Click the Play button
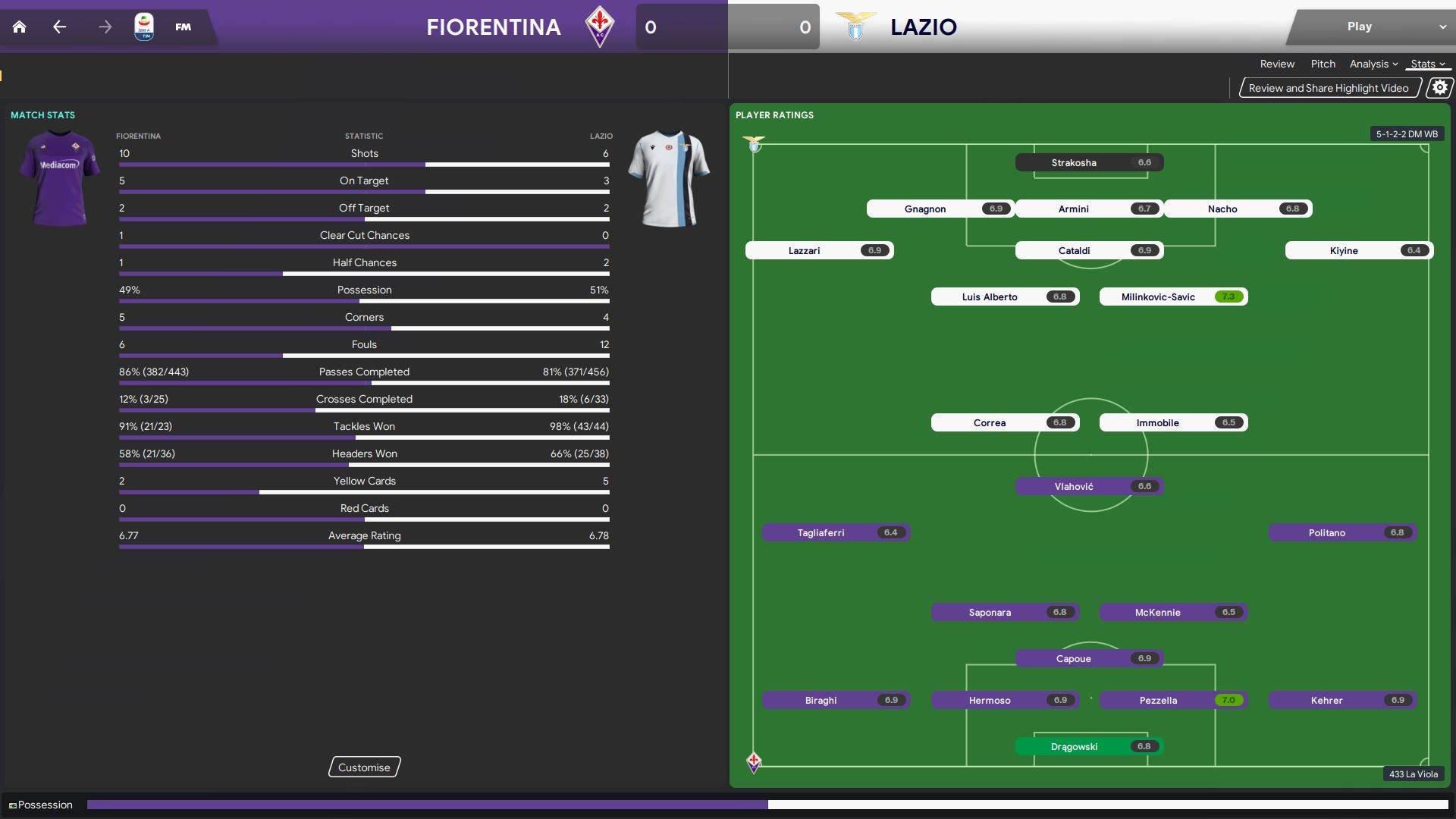 (x=1359, y=27)
